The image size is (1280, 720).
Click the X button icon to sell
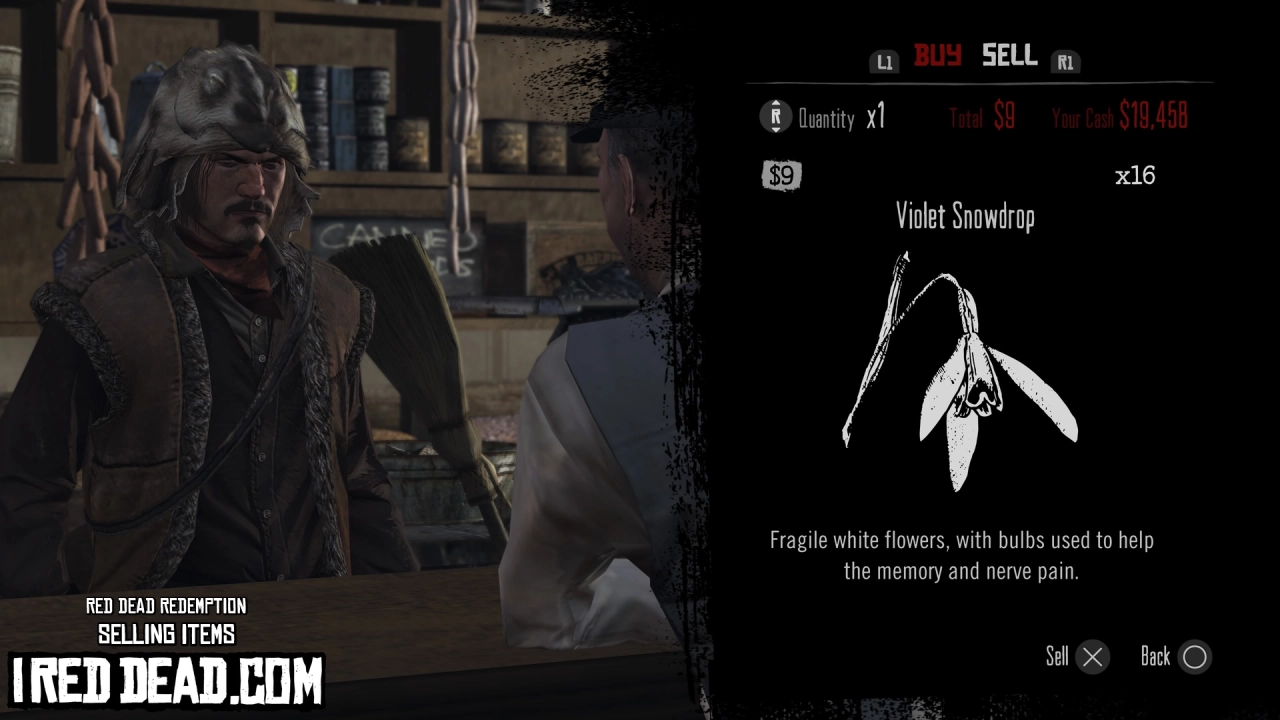[x=1092, y=657]
